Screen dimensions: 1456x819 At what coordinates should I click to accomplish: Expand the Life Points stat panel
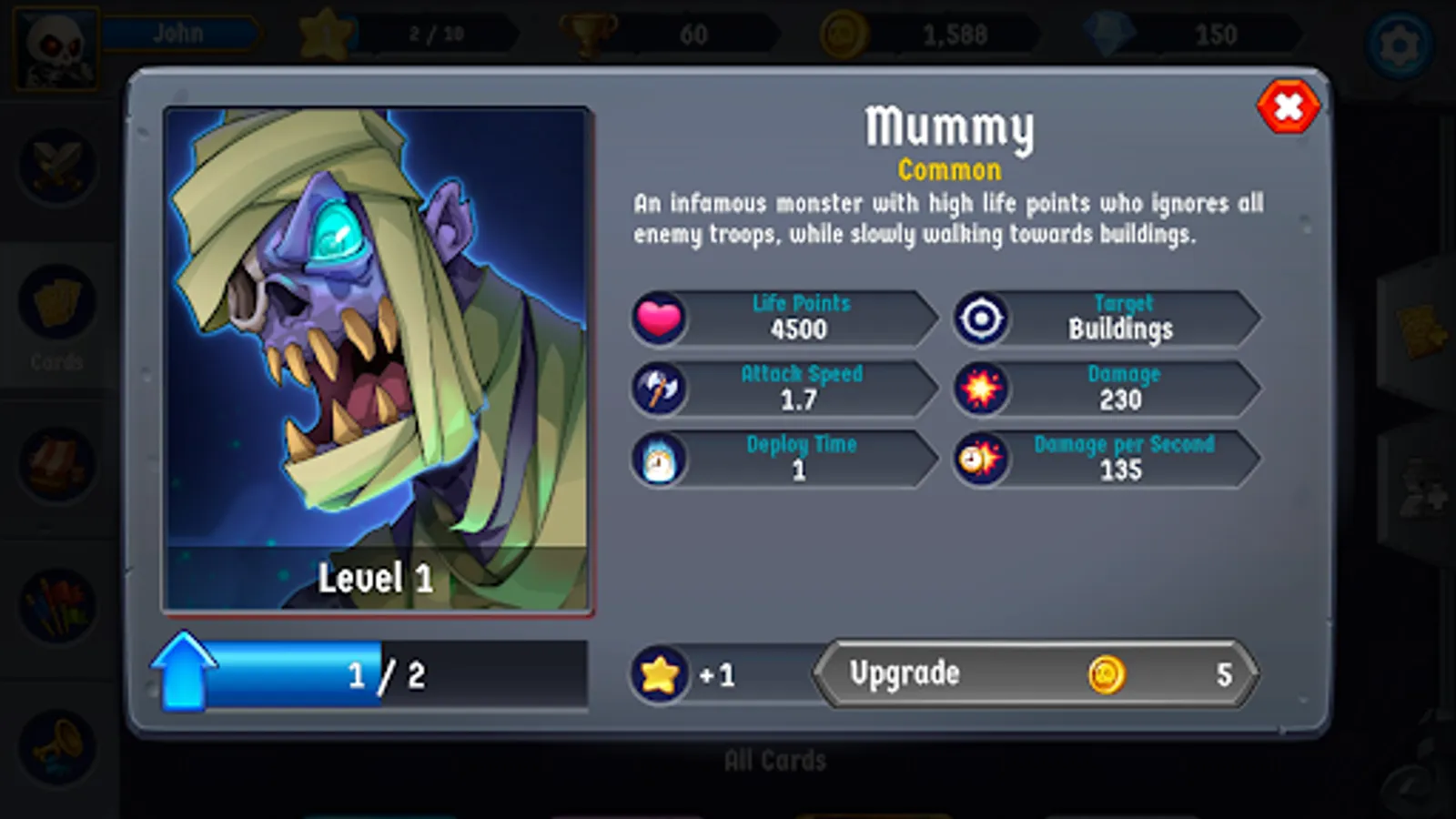[x=801, y=318]
